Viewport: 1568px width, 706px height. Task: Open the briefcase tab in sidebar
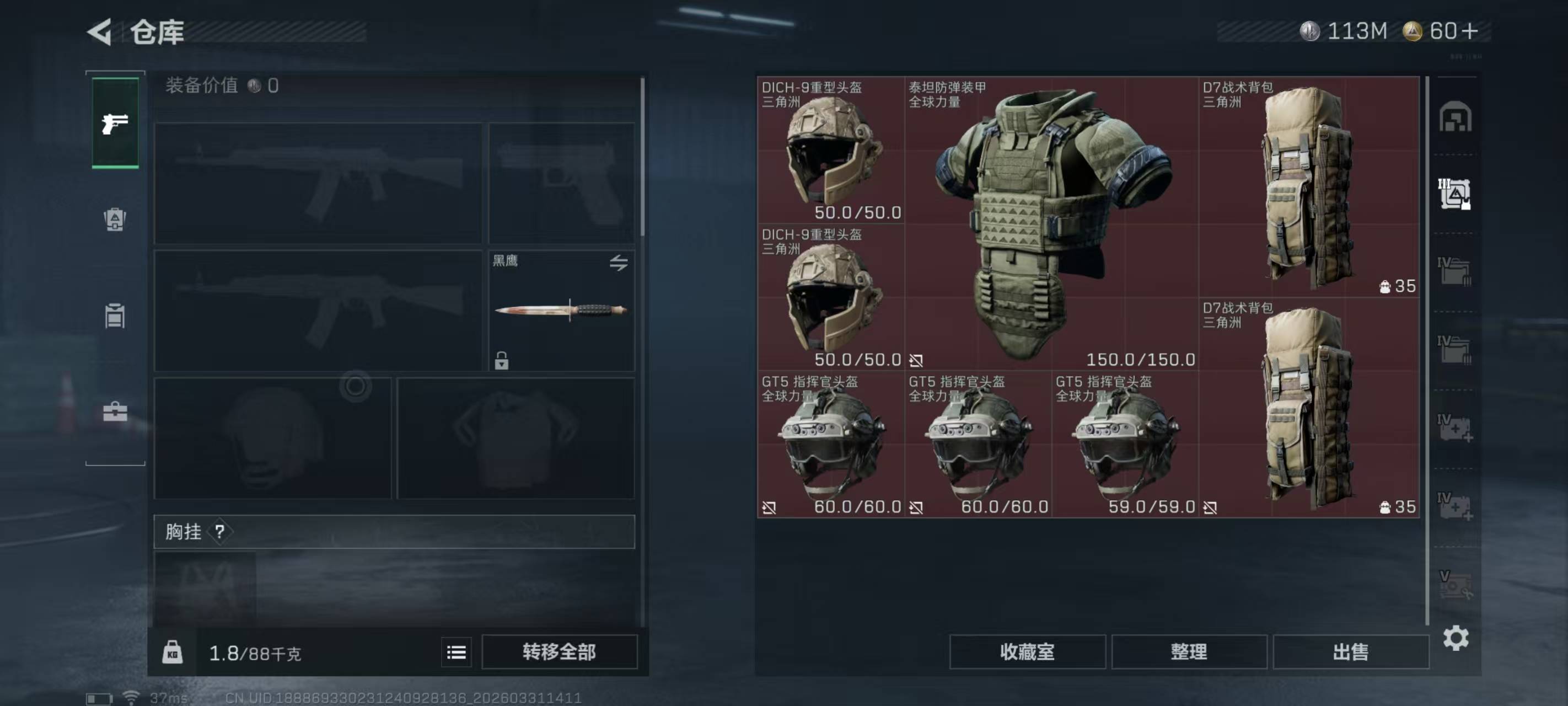[115, 412]
